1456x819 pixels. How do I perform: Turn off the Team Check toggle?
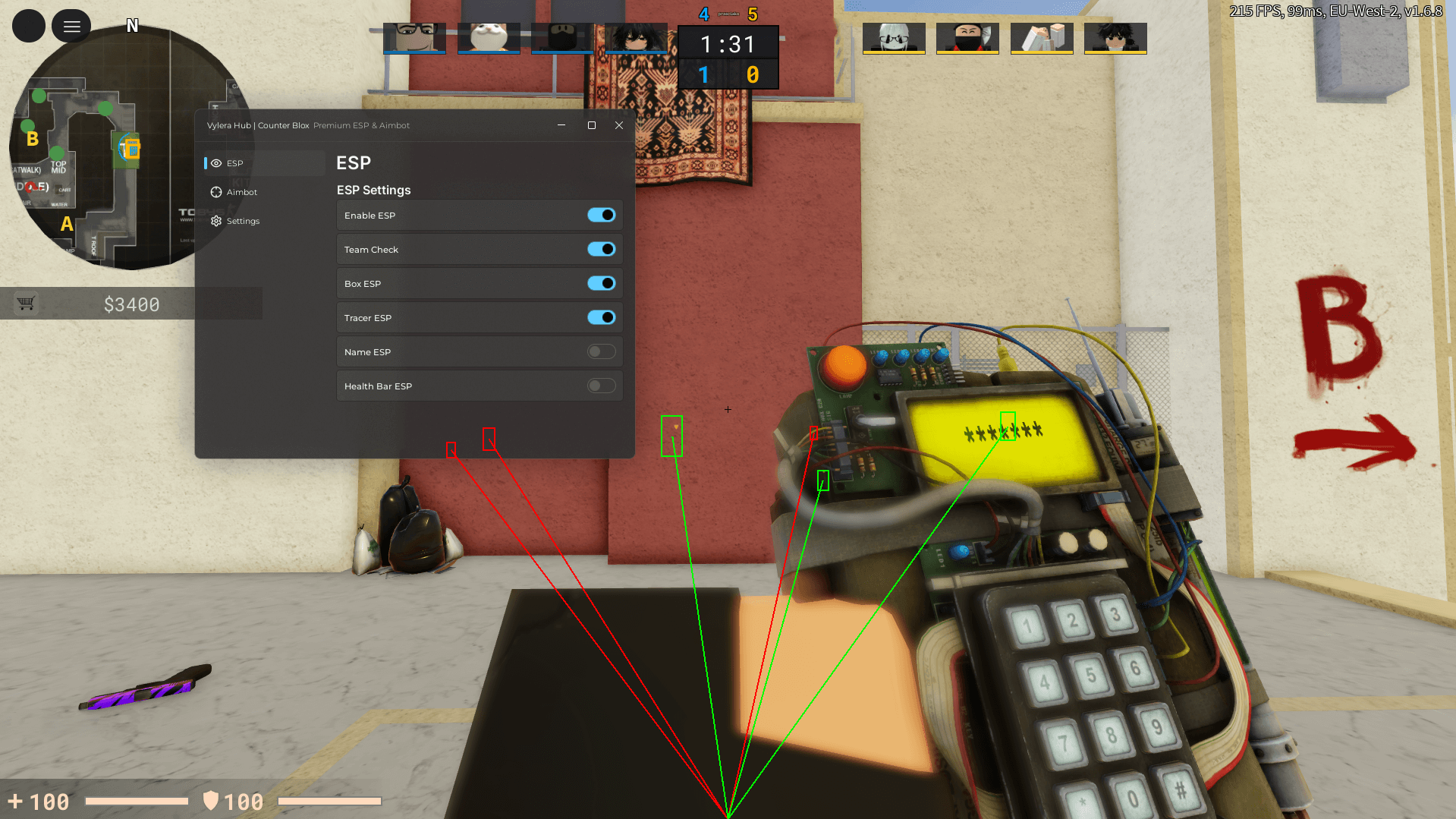pos(602,249)
